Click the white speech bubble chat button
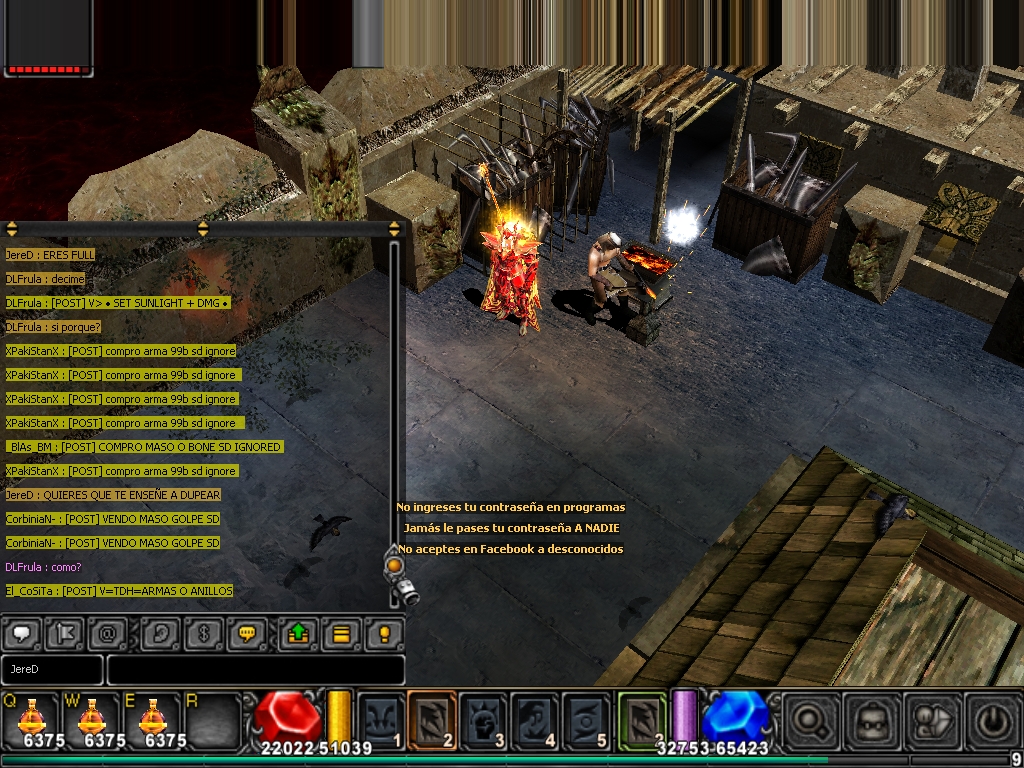 pyautogui.click(x=23, y=633)
